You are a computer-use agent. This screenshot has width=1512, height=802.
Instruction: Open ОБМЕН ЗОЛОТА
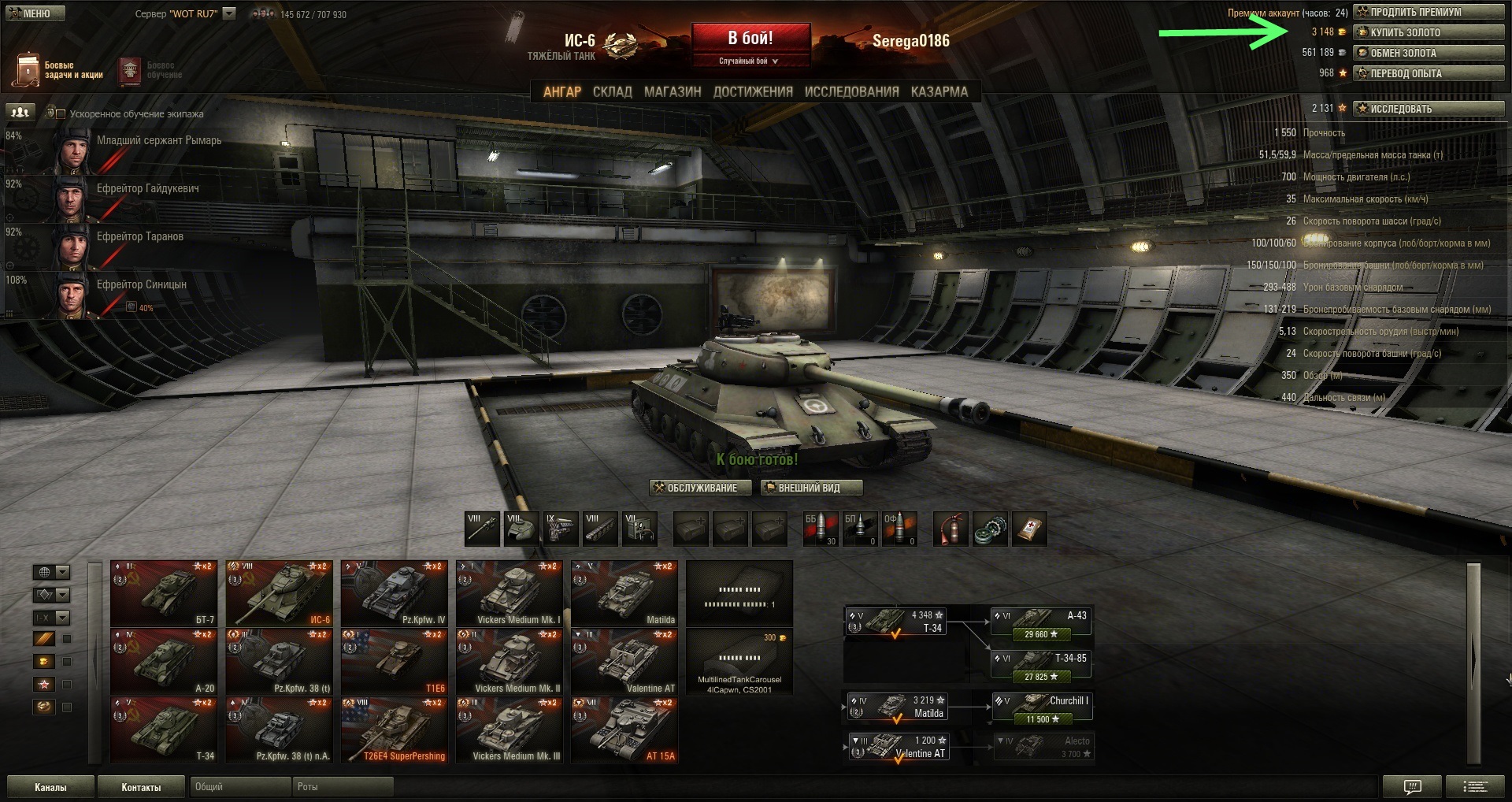[1428, 54]
